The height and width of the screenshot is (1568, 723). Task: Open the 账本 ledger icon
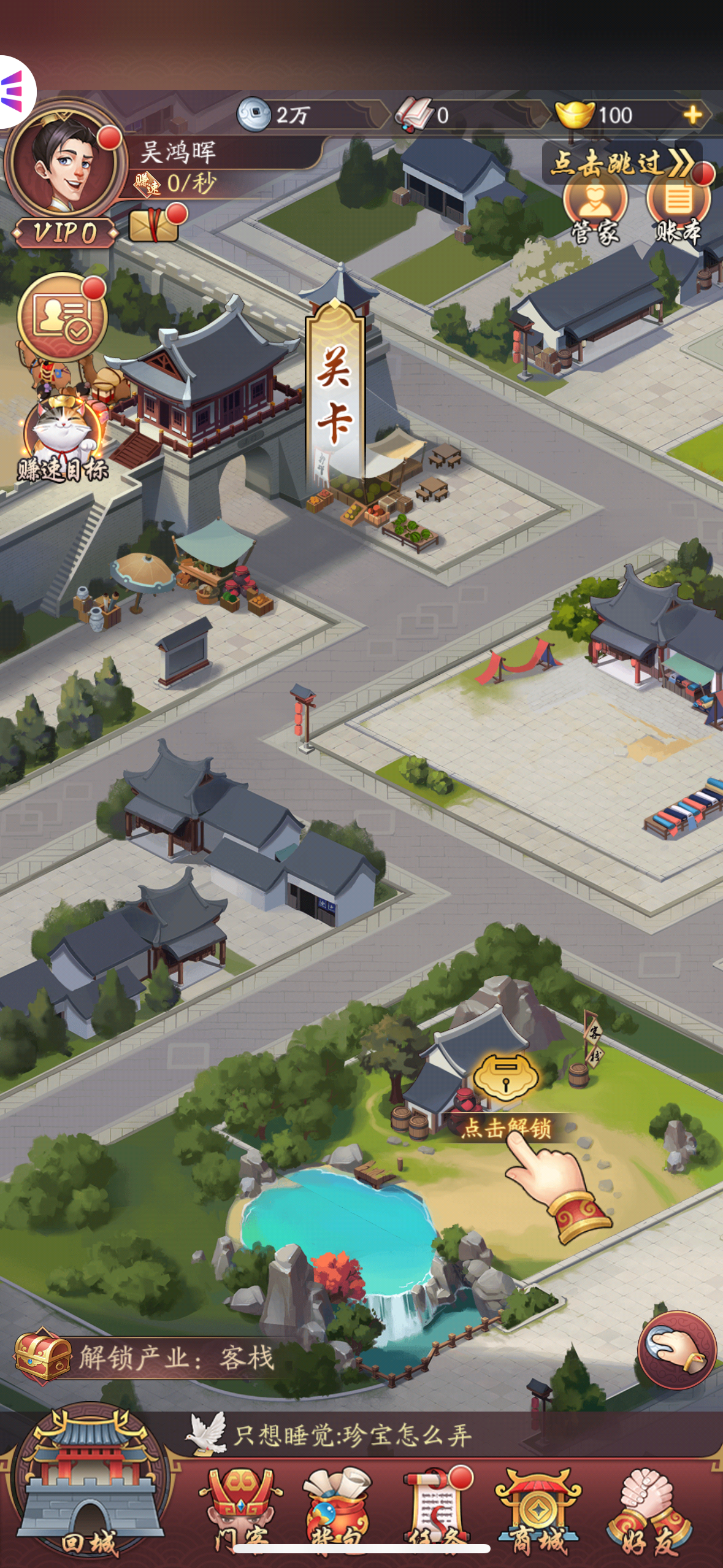(678, 209)
